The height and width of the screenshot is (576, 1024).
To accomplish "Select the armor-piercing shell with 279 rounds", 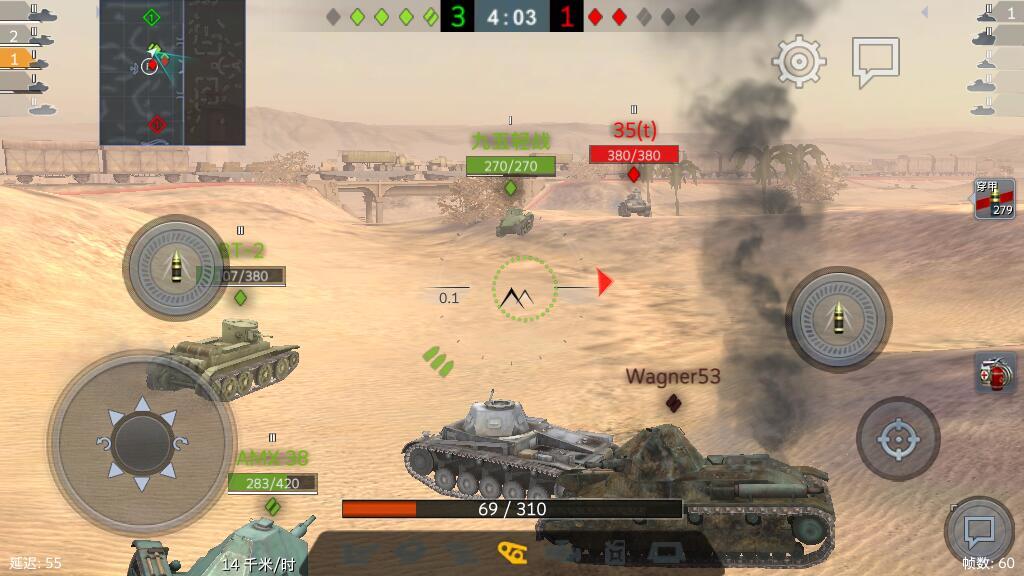I will [x=994, y=199].
